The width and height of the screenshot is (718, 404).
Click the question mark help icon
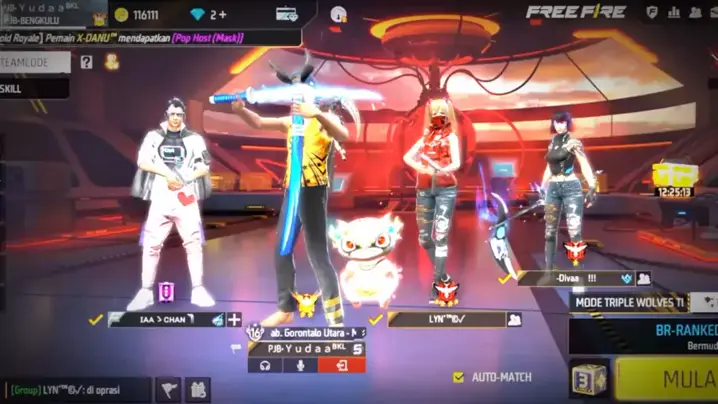pos(87,62)
